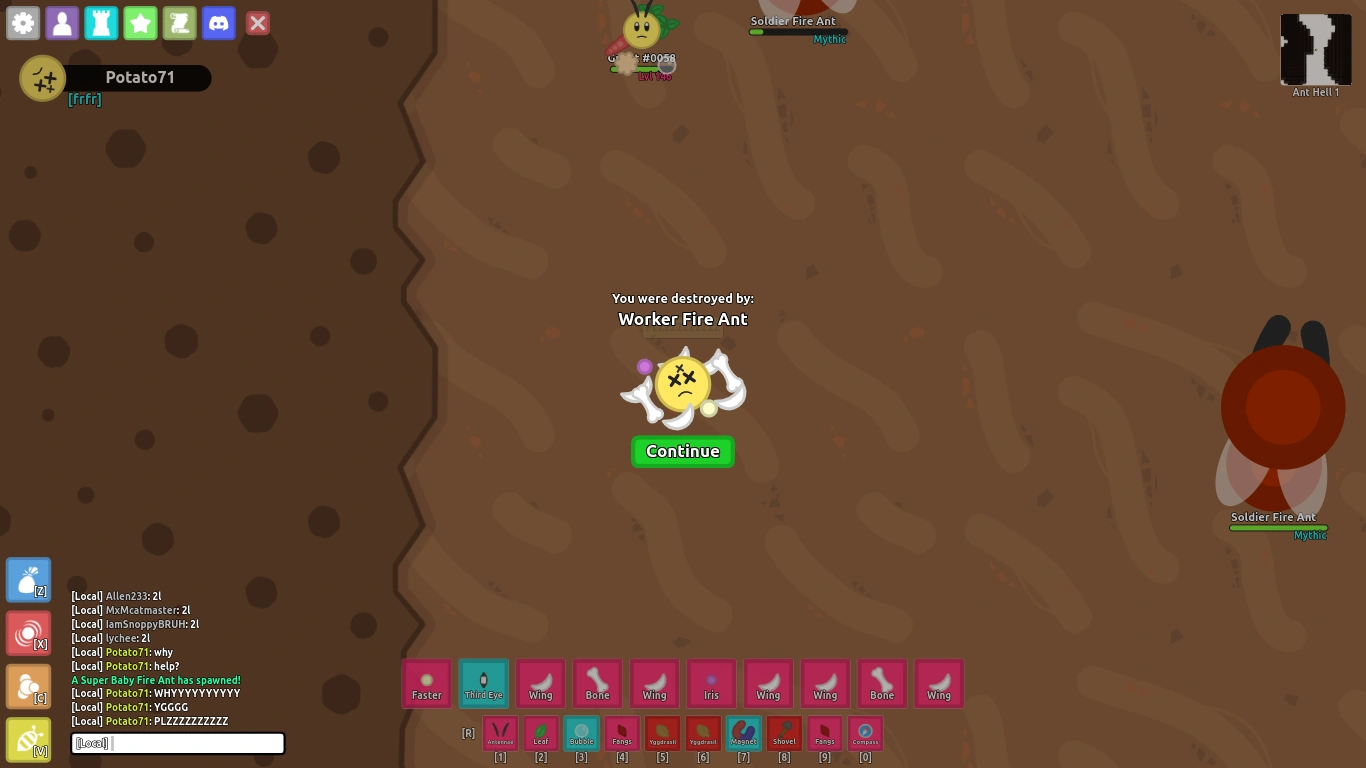The image size is (1366, 768).
Task: Trigger the red swirl ability bound to X
Action: pyautogui.click(x=28, y=632)
